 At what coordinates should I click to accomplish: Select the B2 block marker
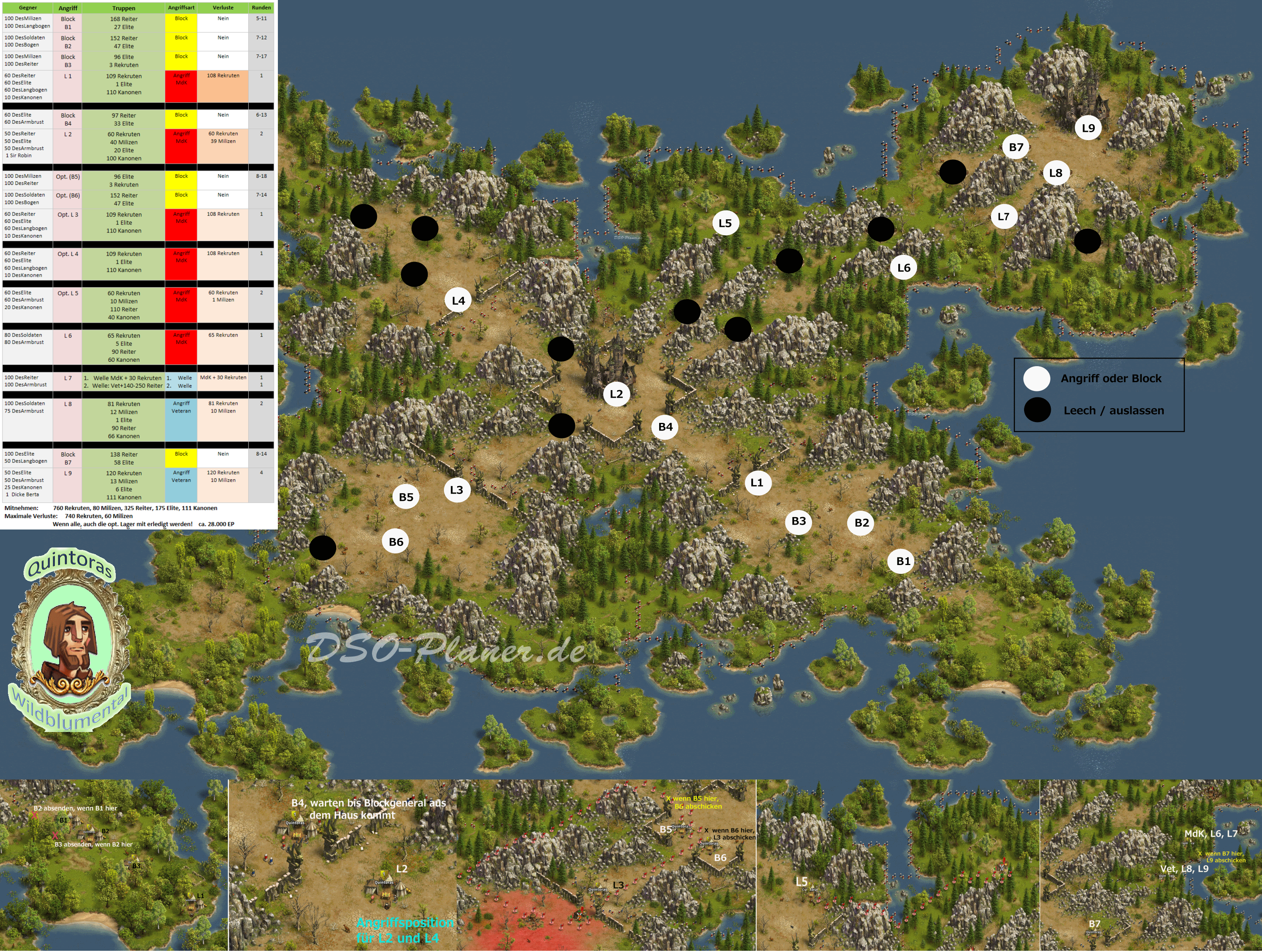click(x=862, y=523)
